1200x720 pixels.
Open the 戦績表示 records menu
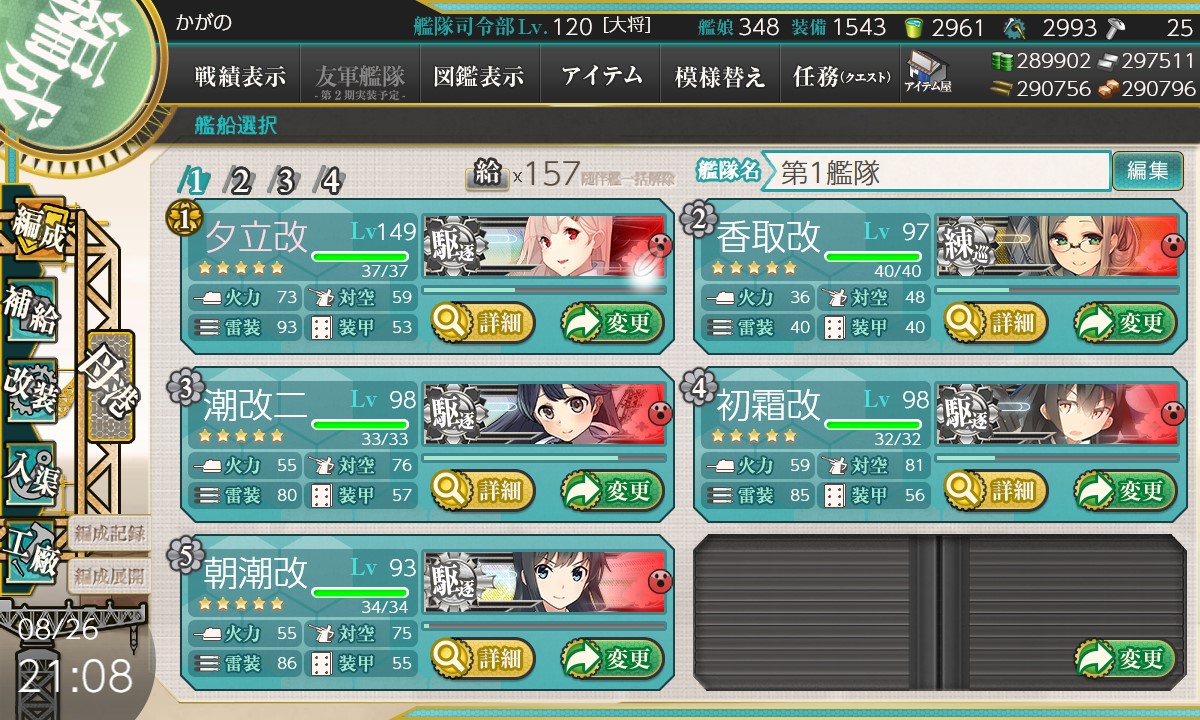coord(240,76)
